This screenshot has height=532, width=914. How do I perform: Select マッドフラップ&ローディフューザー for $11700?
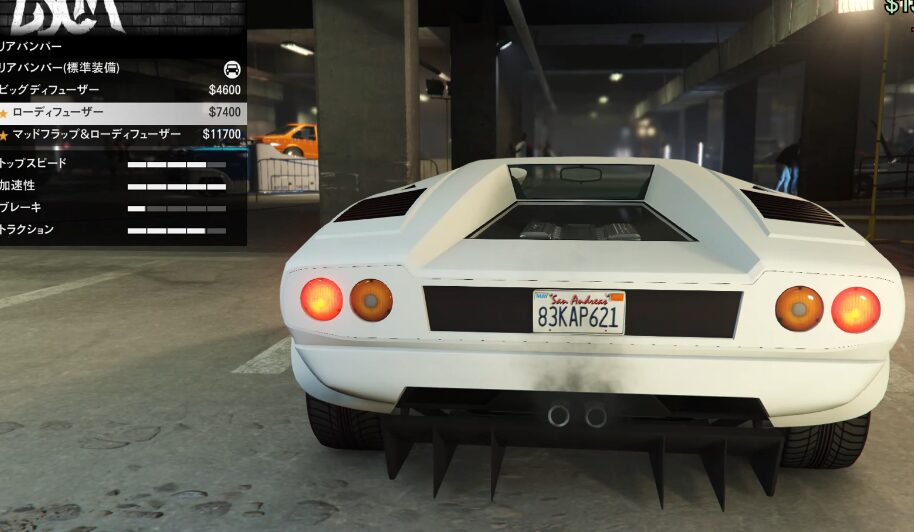click(120, 134)
